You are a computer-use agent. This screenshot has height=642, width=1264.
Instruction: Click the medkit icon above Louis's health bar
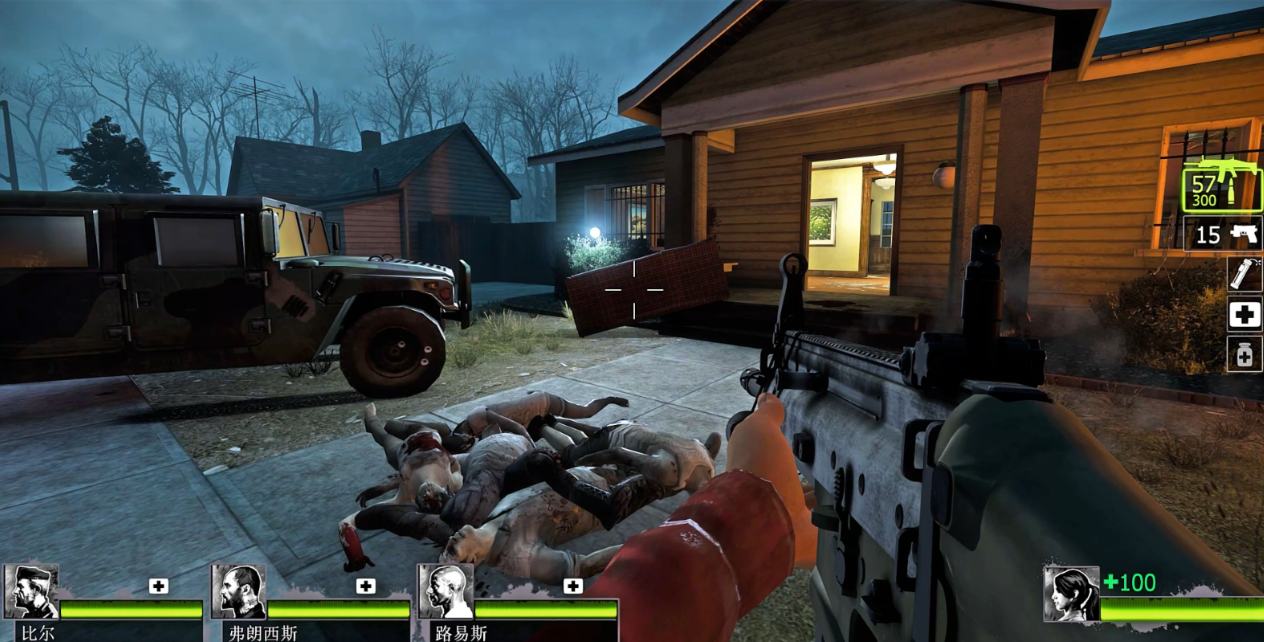point(573,586)
